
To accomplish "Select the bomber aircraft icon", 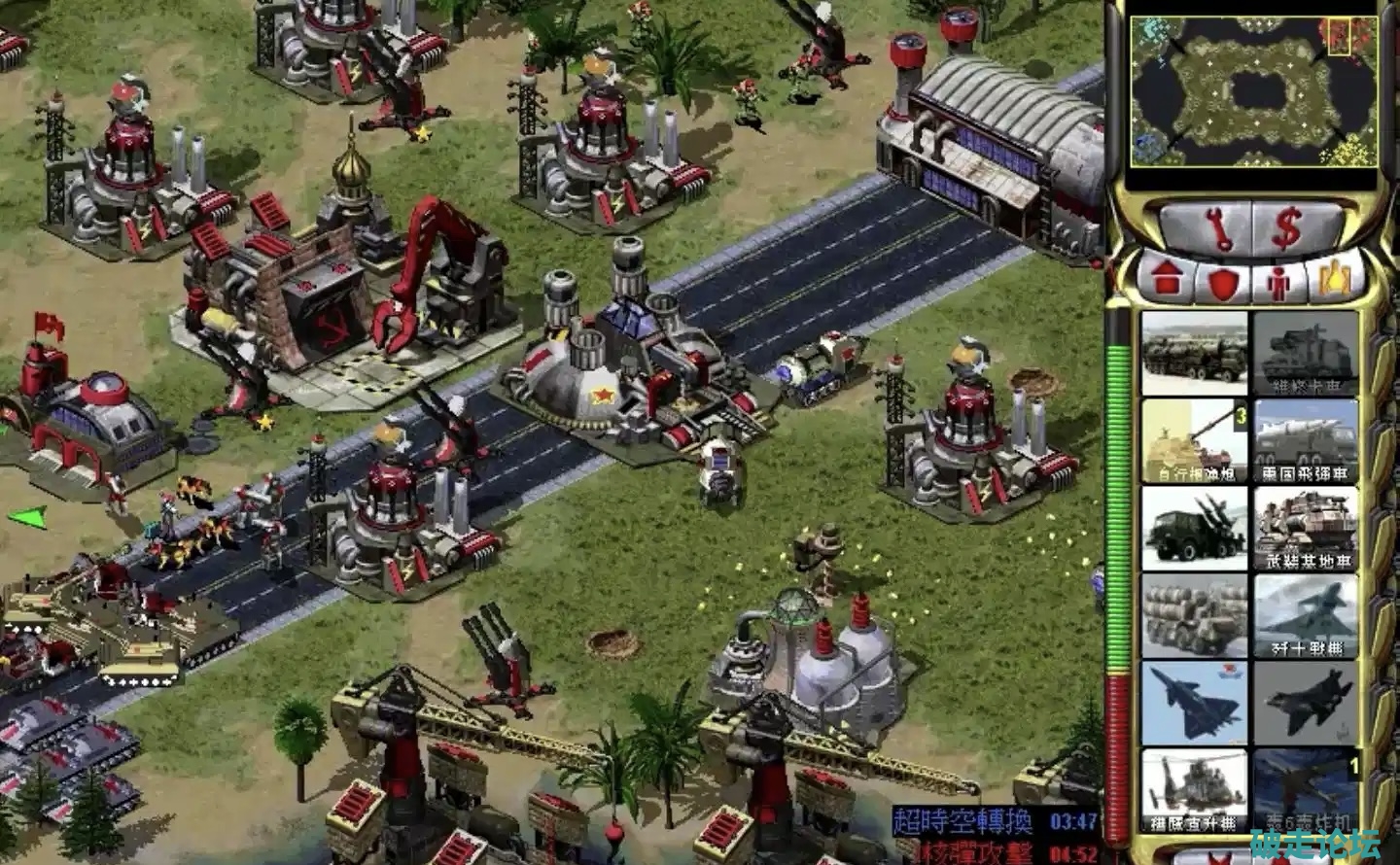I will (x=1304, y=789).
